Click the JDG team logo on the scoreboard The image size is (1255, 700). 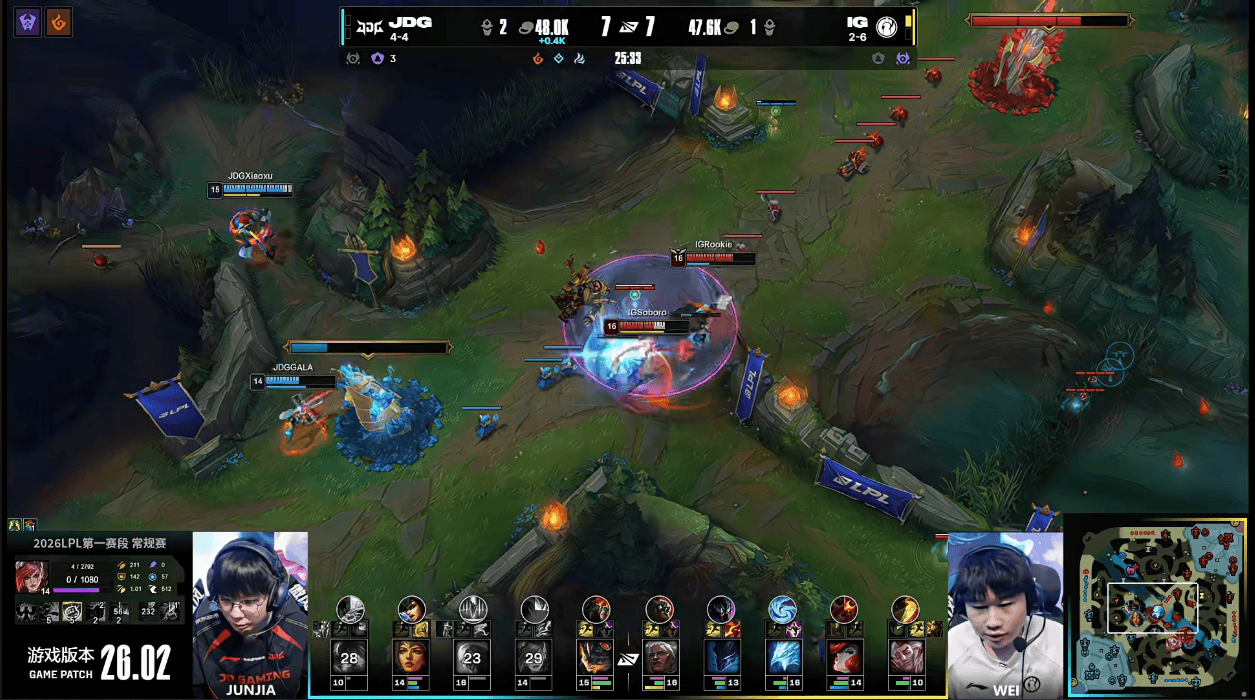pos(370,27)
